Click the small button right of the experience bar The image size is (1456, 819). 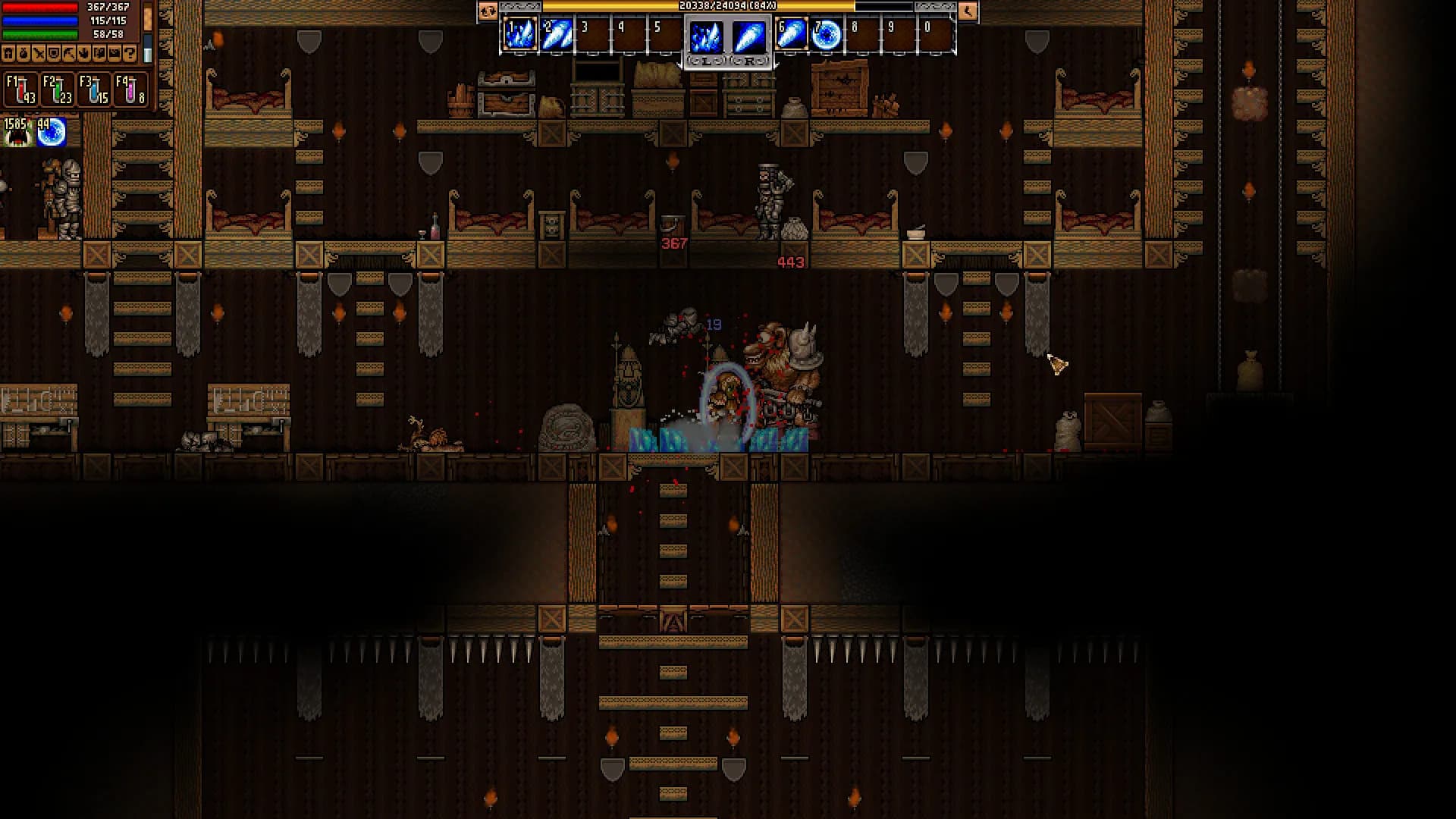point(968,11)
